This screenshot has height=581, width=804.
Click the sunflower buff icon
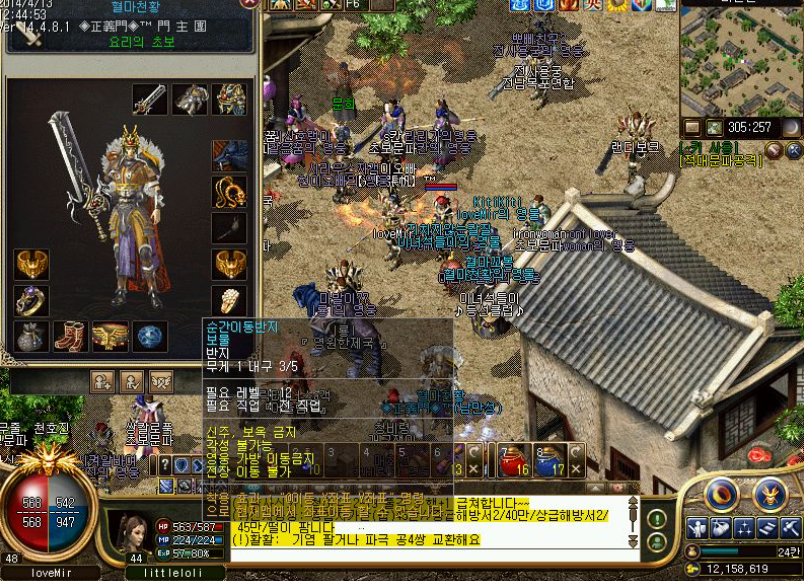[x=617, y=5]
